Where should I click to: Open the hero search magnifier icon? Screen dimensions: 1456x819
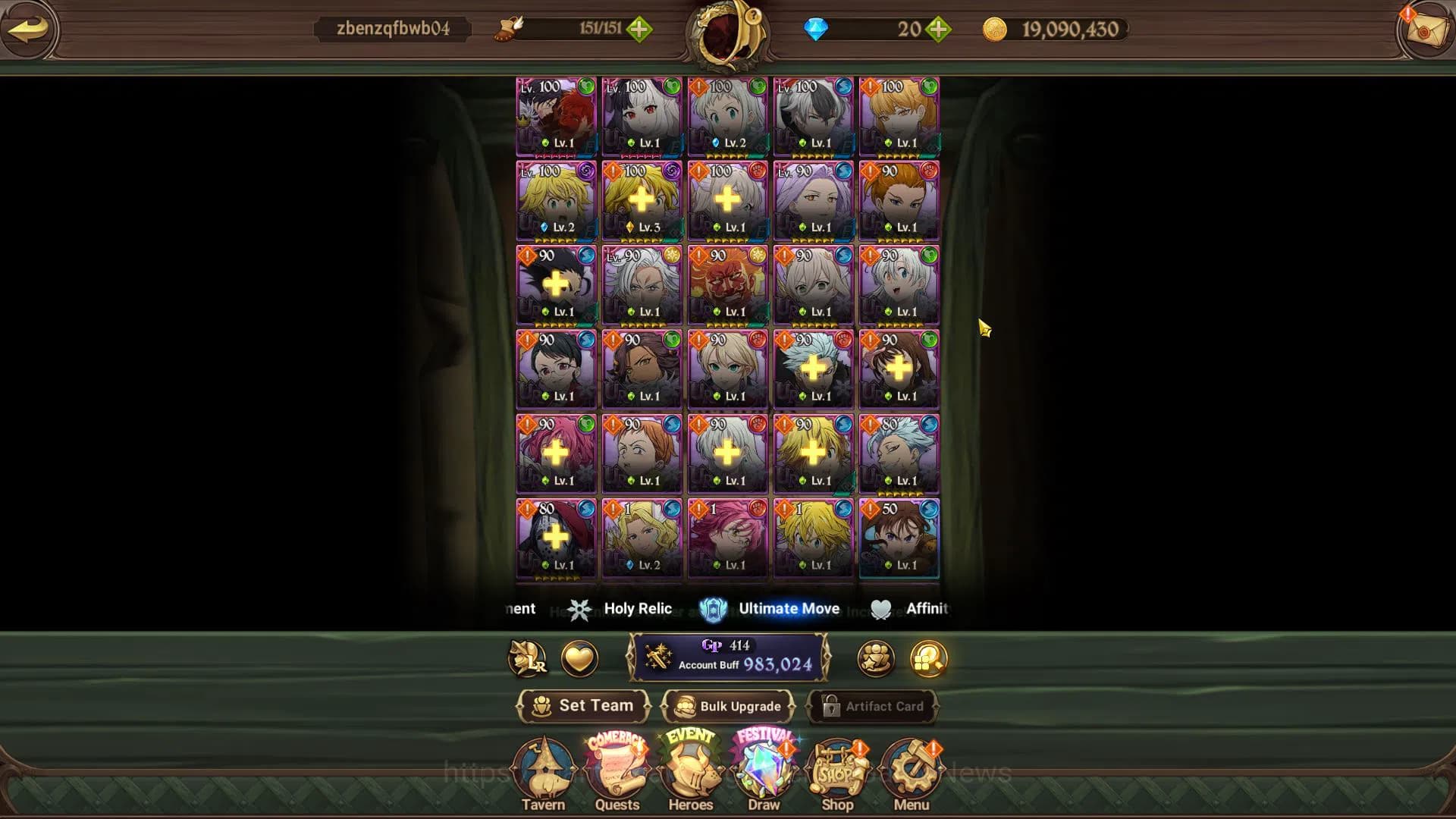tap(928, 658)
